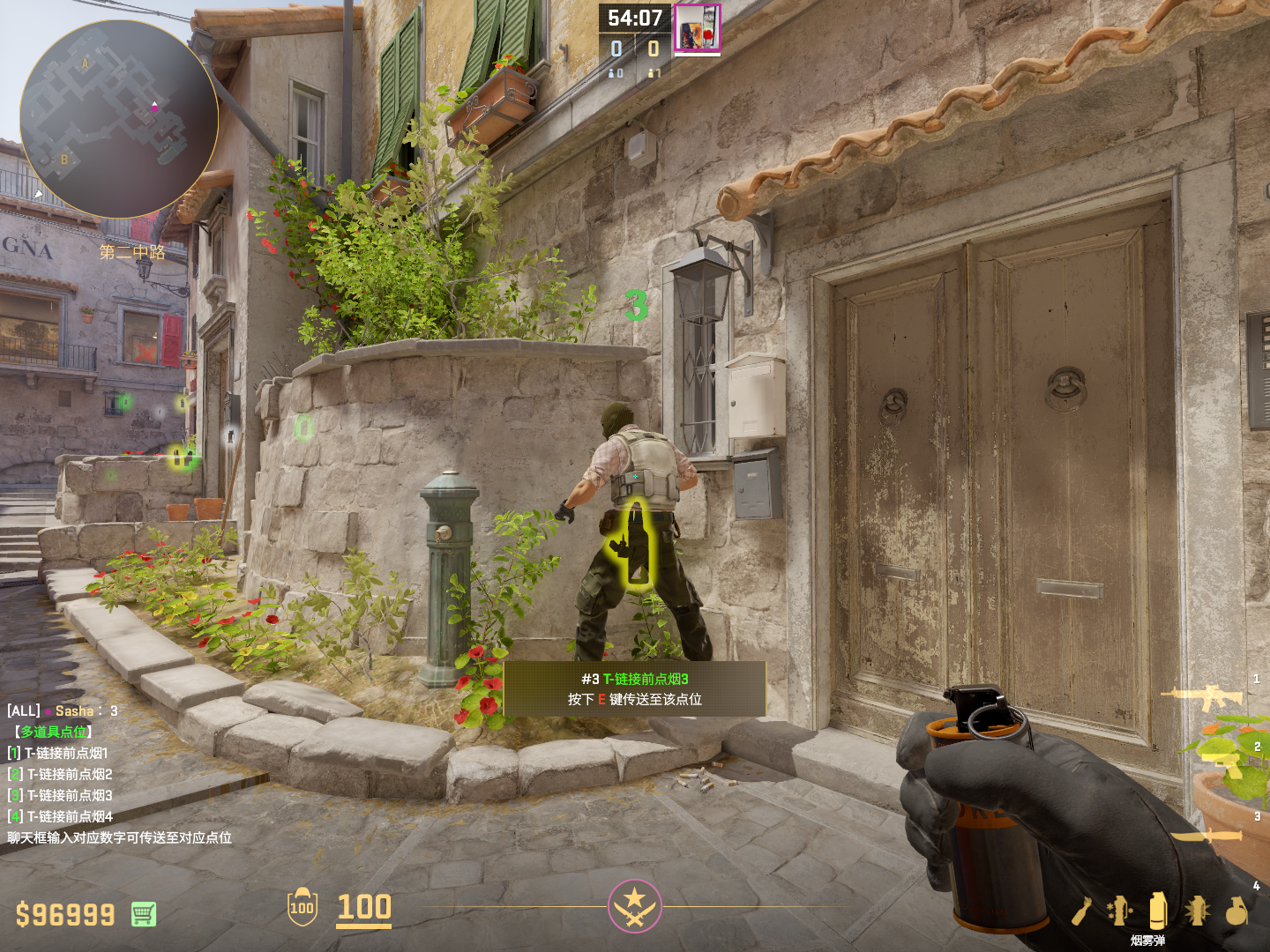This screenshot has width=1270, height=952.
Task: Select the flashbang grenade icon
Action: [1197, 911]
